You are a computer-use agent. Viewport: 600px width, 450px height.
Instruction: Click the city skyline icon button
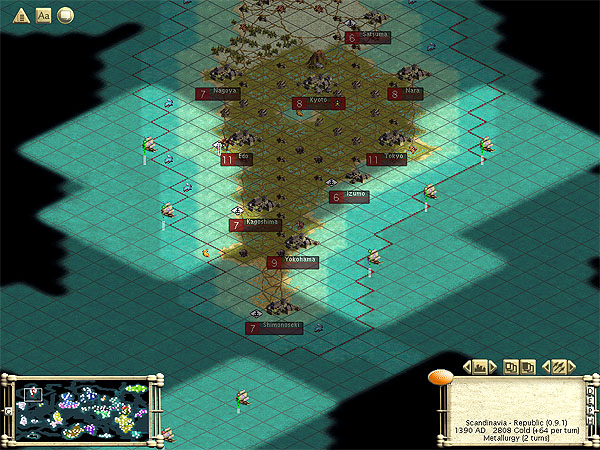(480, 367)
